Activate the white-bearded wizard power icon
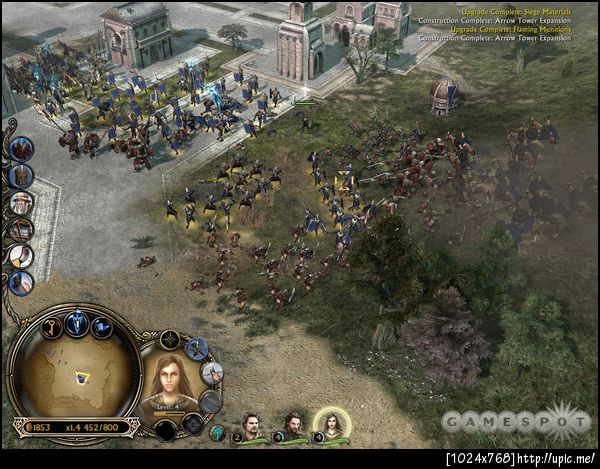600x469 pixels. tap(22, 203)
